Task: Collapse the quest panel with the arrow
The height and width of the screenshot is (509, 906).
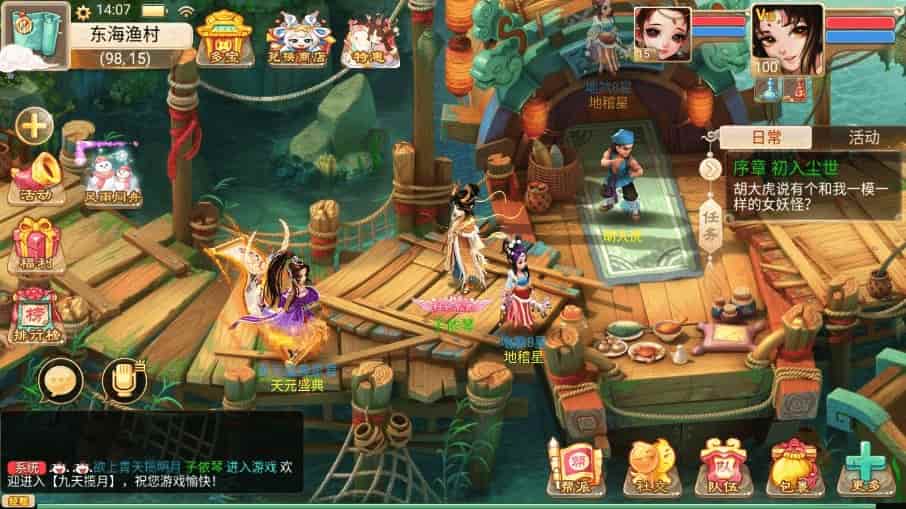Action: [x=711, y=169]
